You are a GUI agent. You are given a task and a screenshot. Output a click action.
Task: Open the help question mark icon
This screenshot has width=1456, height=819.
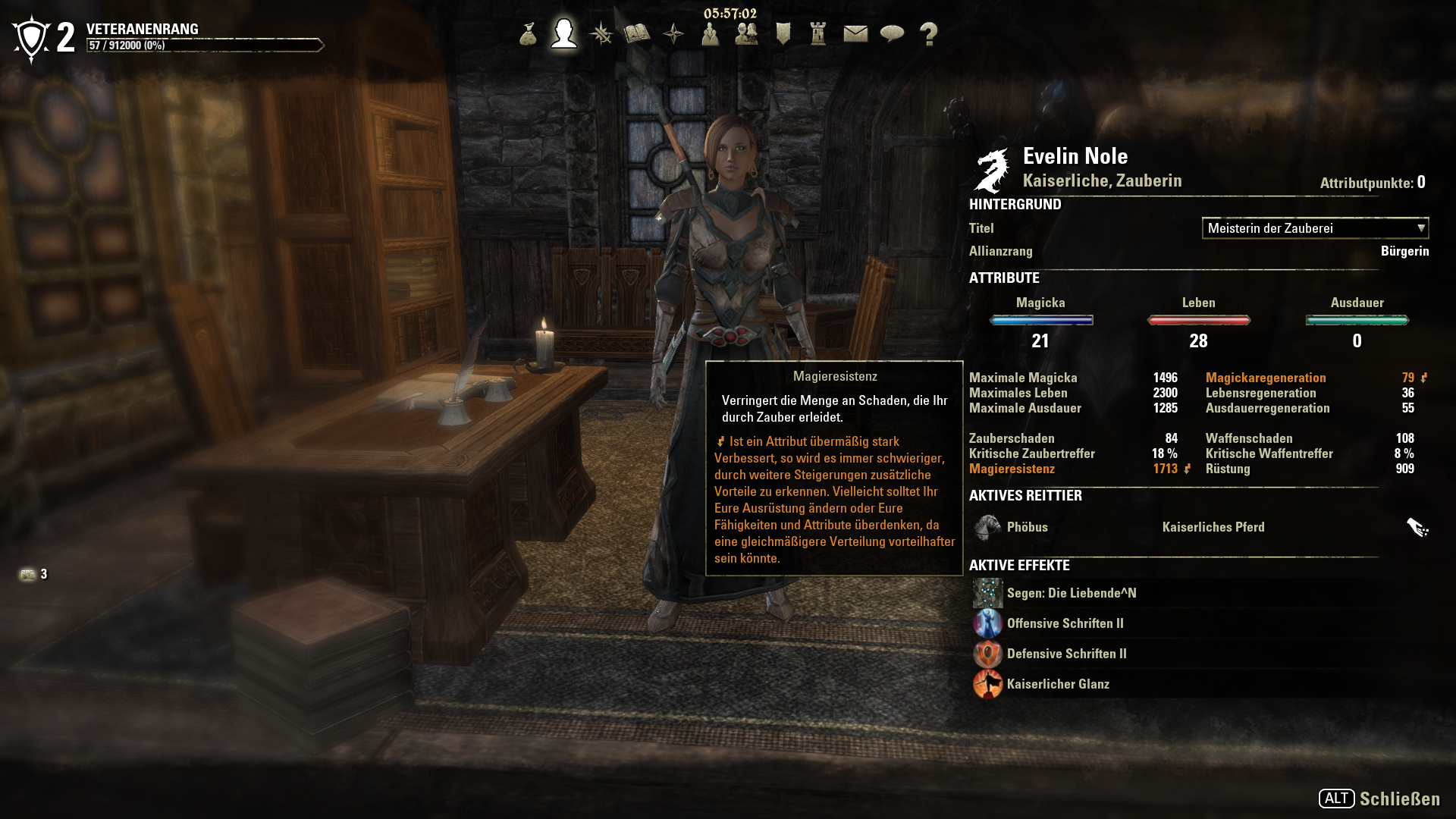point(928,34)
